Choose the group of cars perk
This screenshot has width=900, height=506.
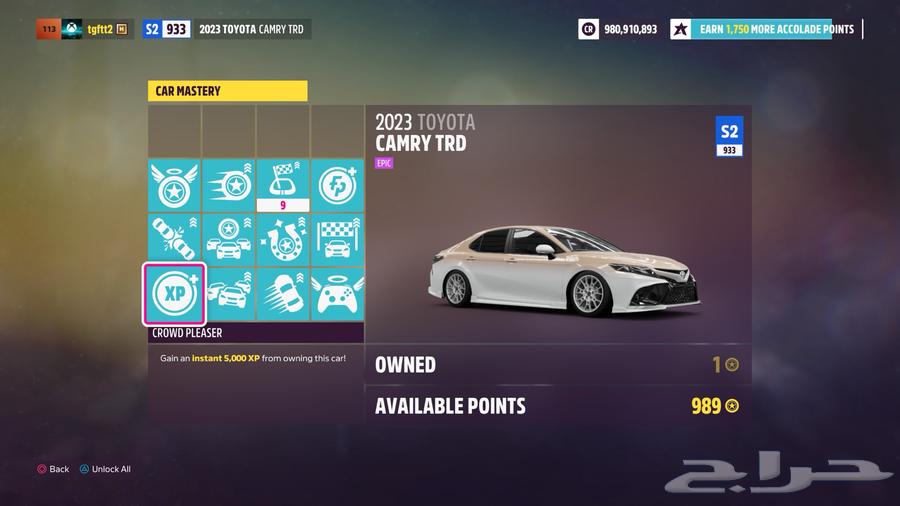229,294
